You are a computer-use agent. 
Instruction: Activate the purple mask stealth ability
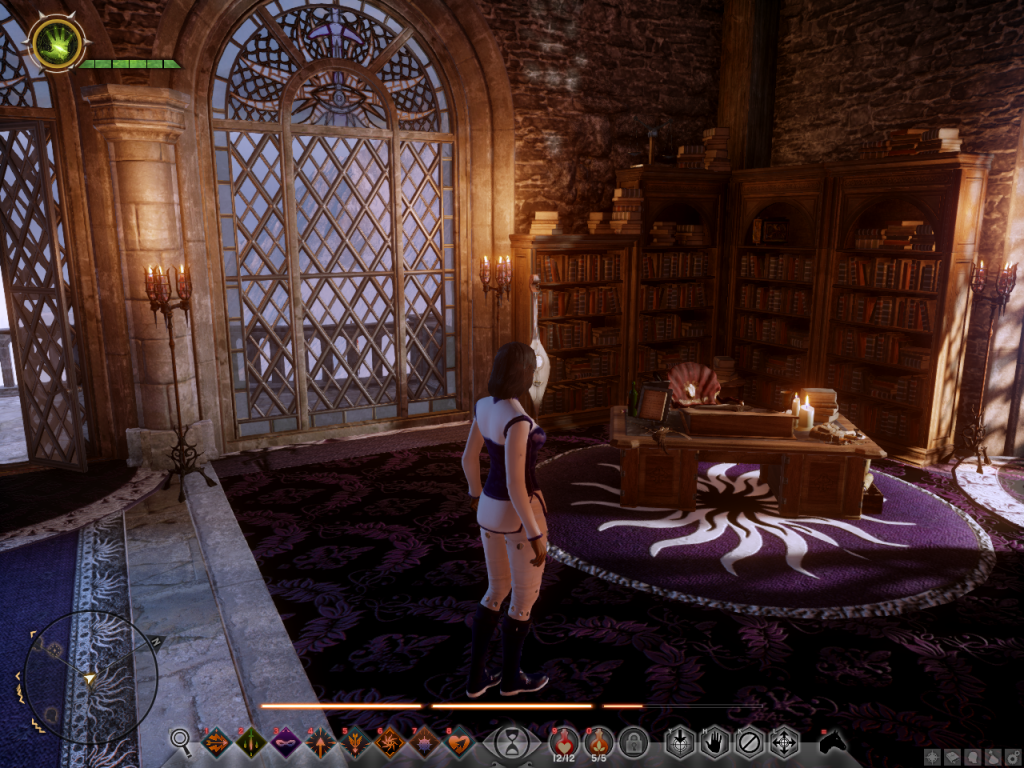point(286,742)
